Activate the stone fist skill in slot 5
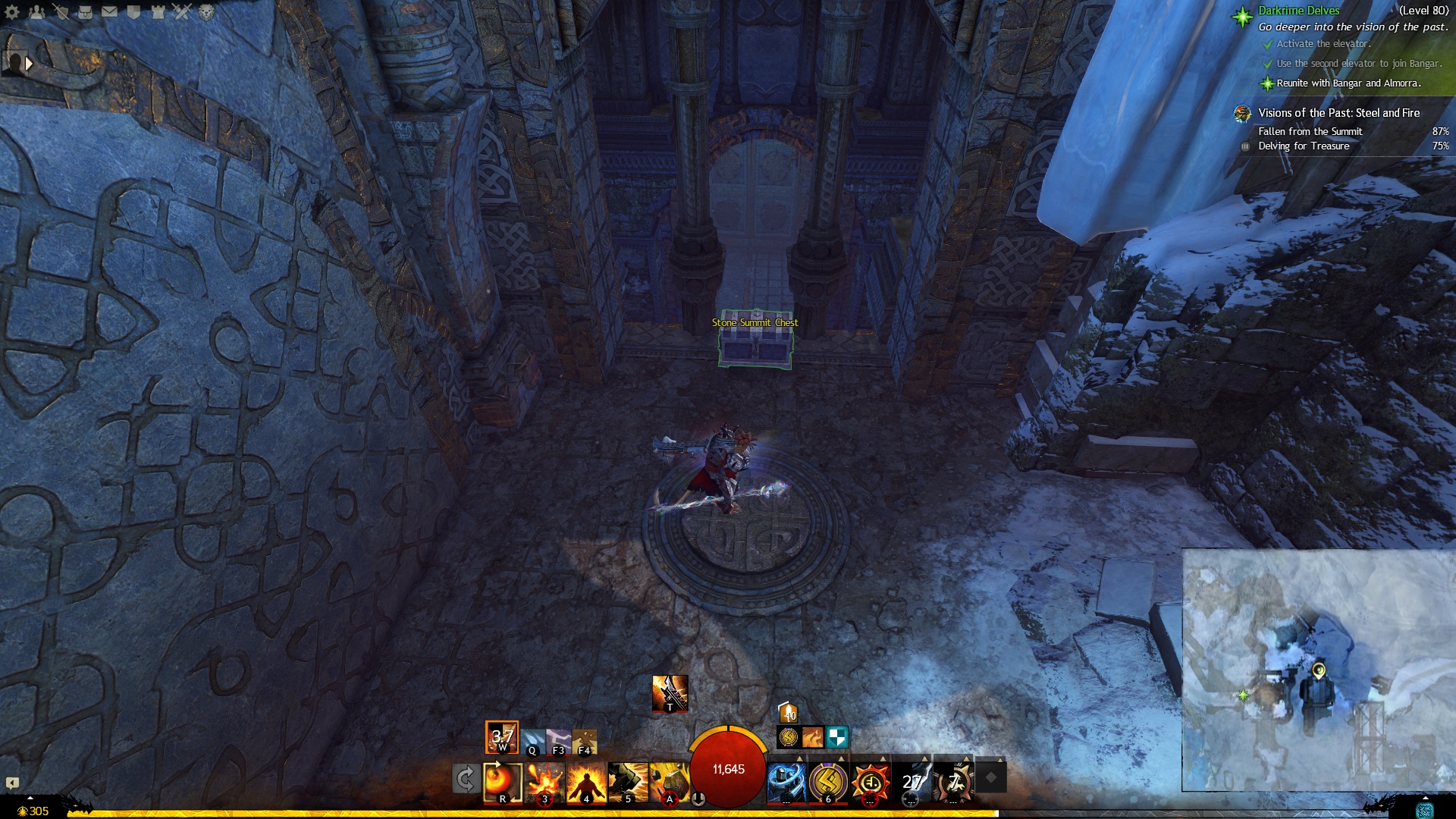 pyautogui.click(x=628, y=782)
